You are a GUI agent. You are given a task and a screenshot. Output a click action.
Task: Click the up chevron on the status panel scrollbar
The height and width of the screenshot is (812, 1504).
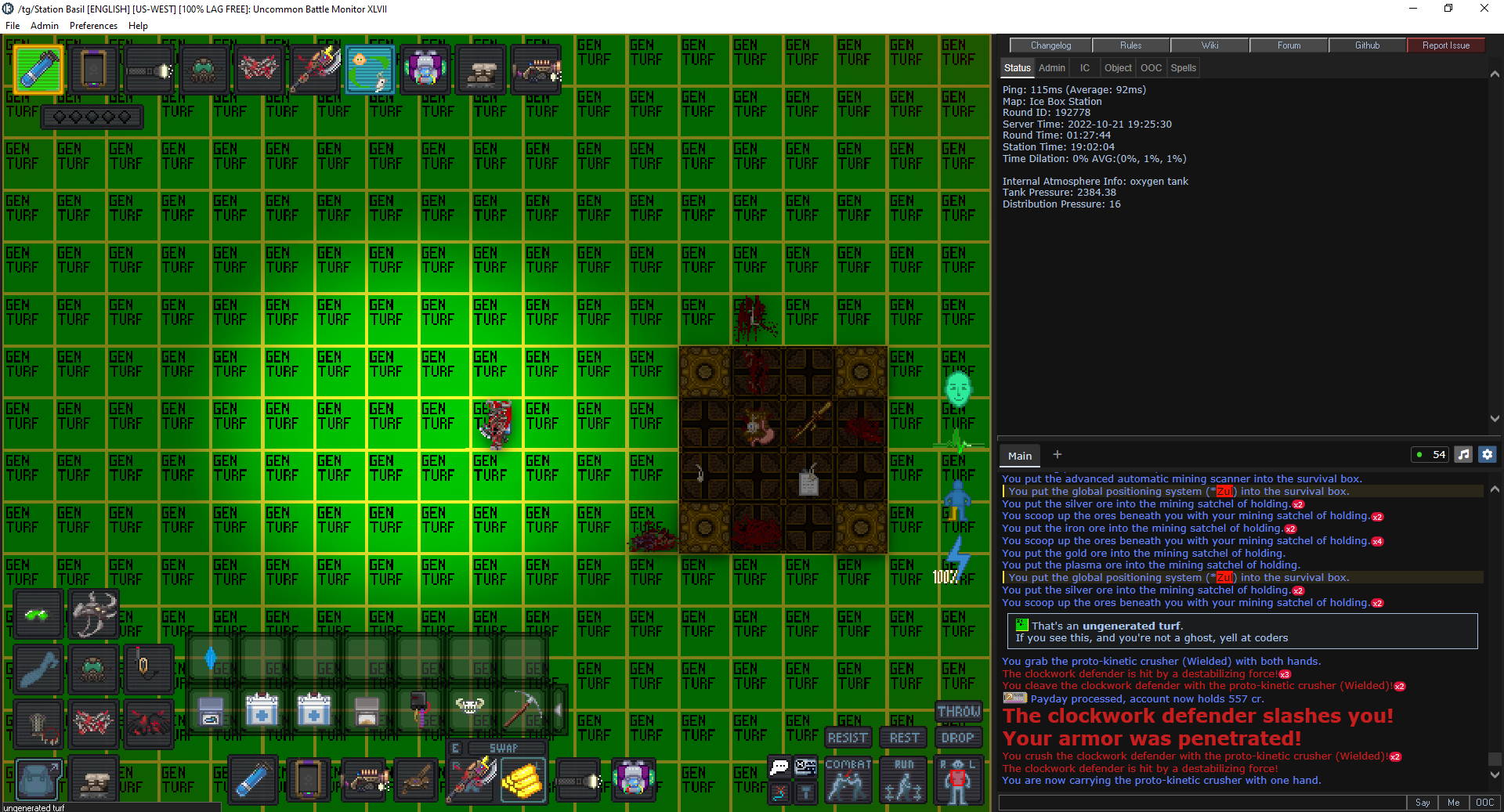[1495, 74]
